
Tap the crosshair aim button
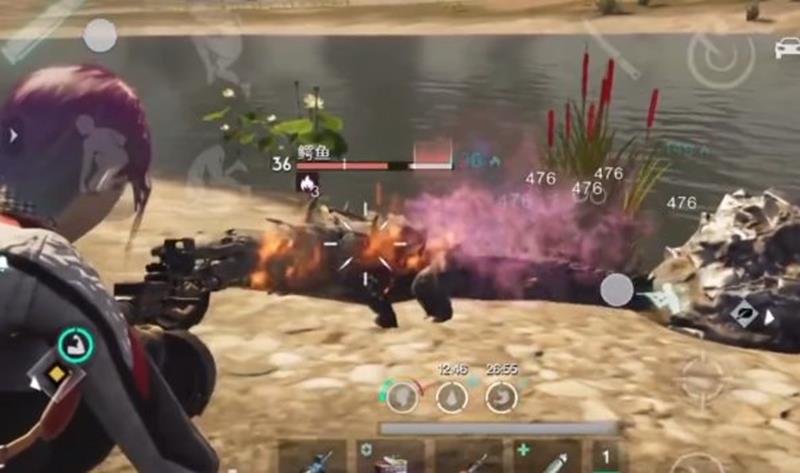click(x=702, y=378)
